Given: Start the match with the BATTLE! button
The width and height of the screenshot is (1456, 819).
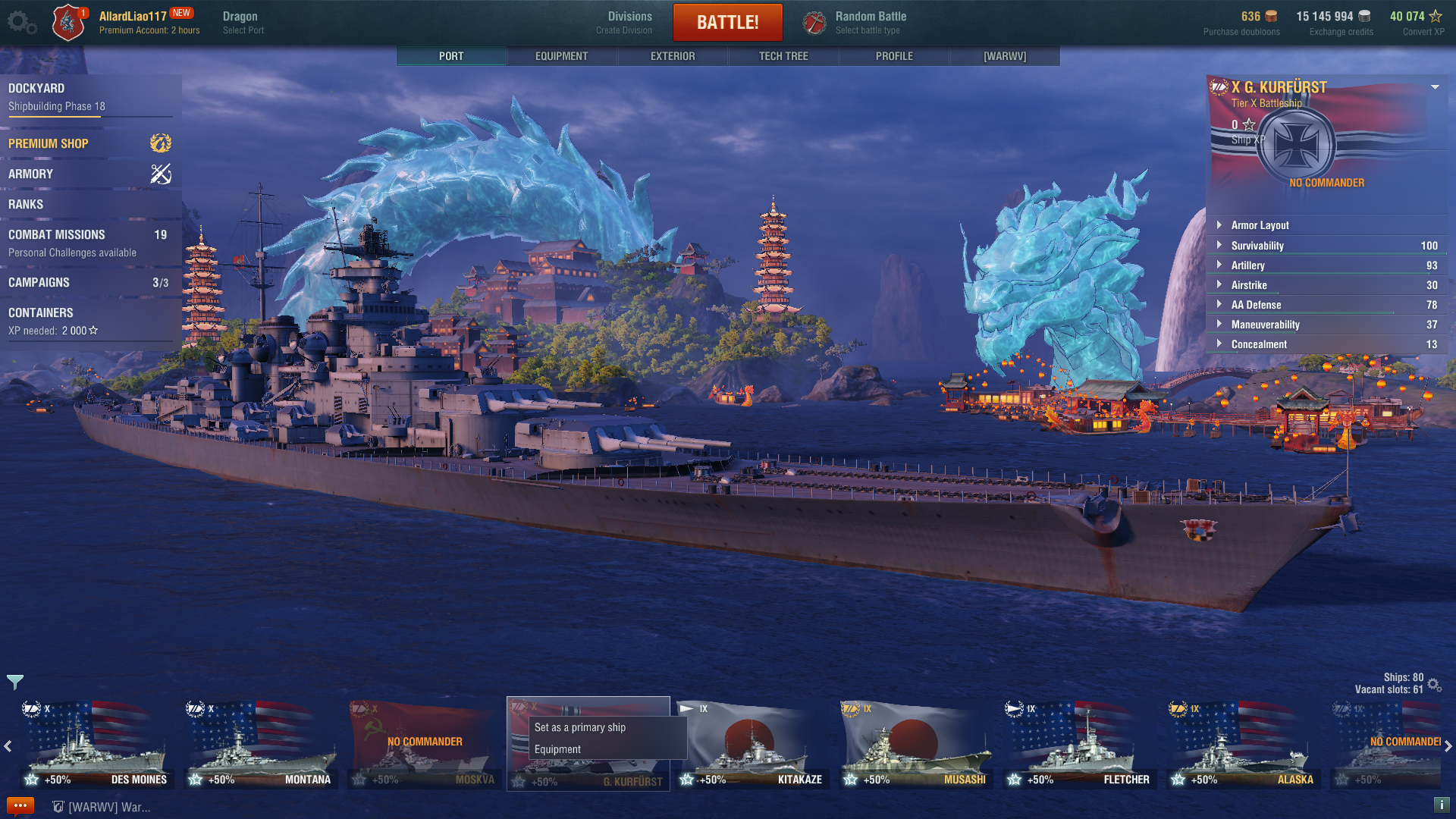Looking at the screenshot, I should (727, 22).
